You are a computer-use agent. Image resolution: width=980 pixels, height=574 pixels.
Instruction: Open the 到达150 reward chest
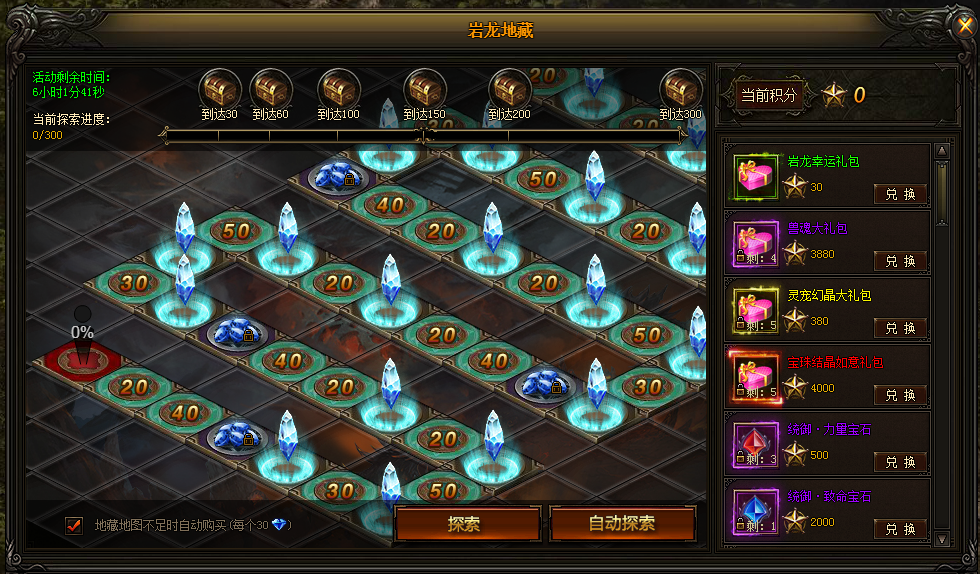(424, 89)
